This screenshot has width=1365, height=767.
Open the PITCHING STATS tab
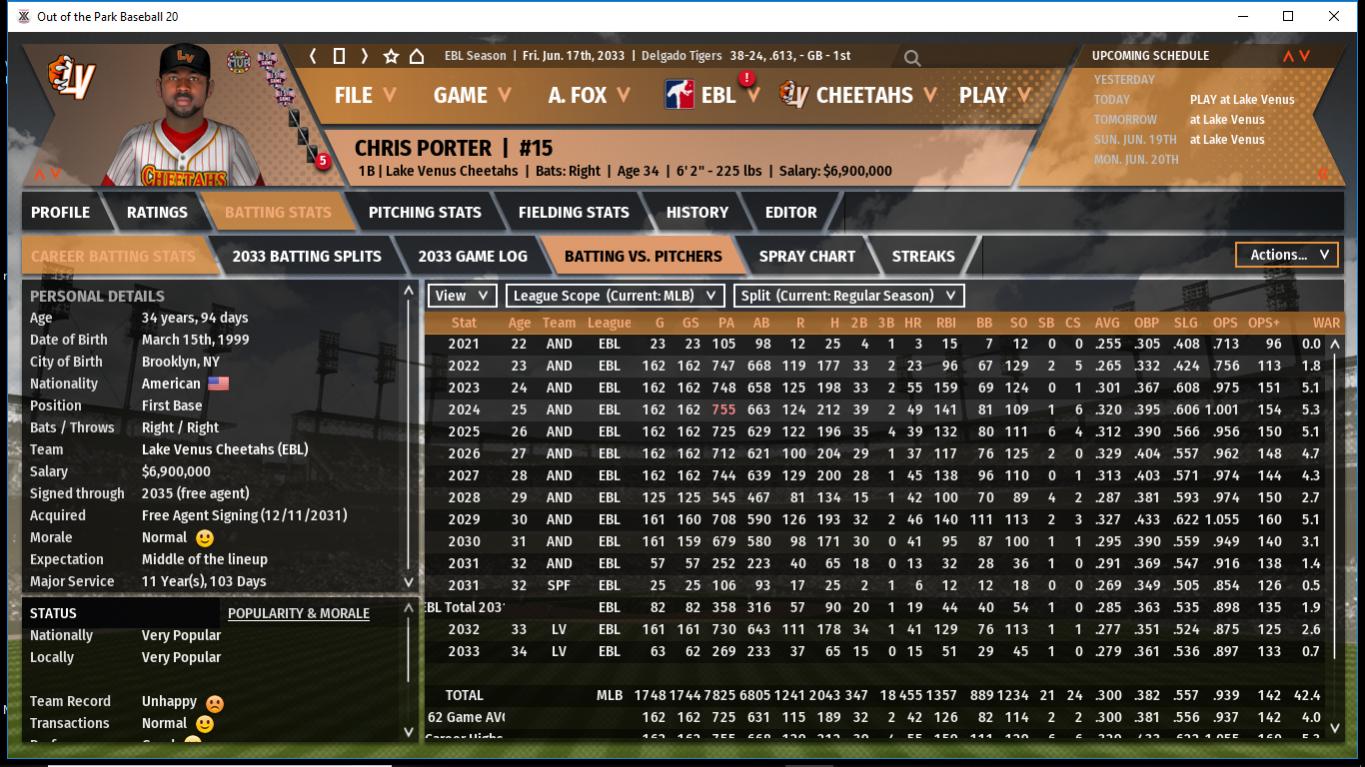[424, 212]
